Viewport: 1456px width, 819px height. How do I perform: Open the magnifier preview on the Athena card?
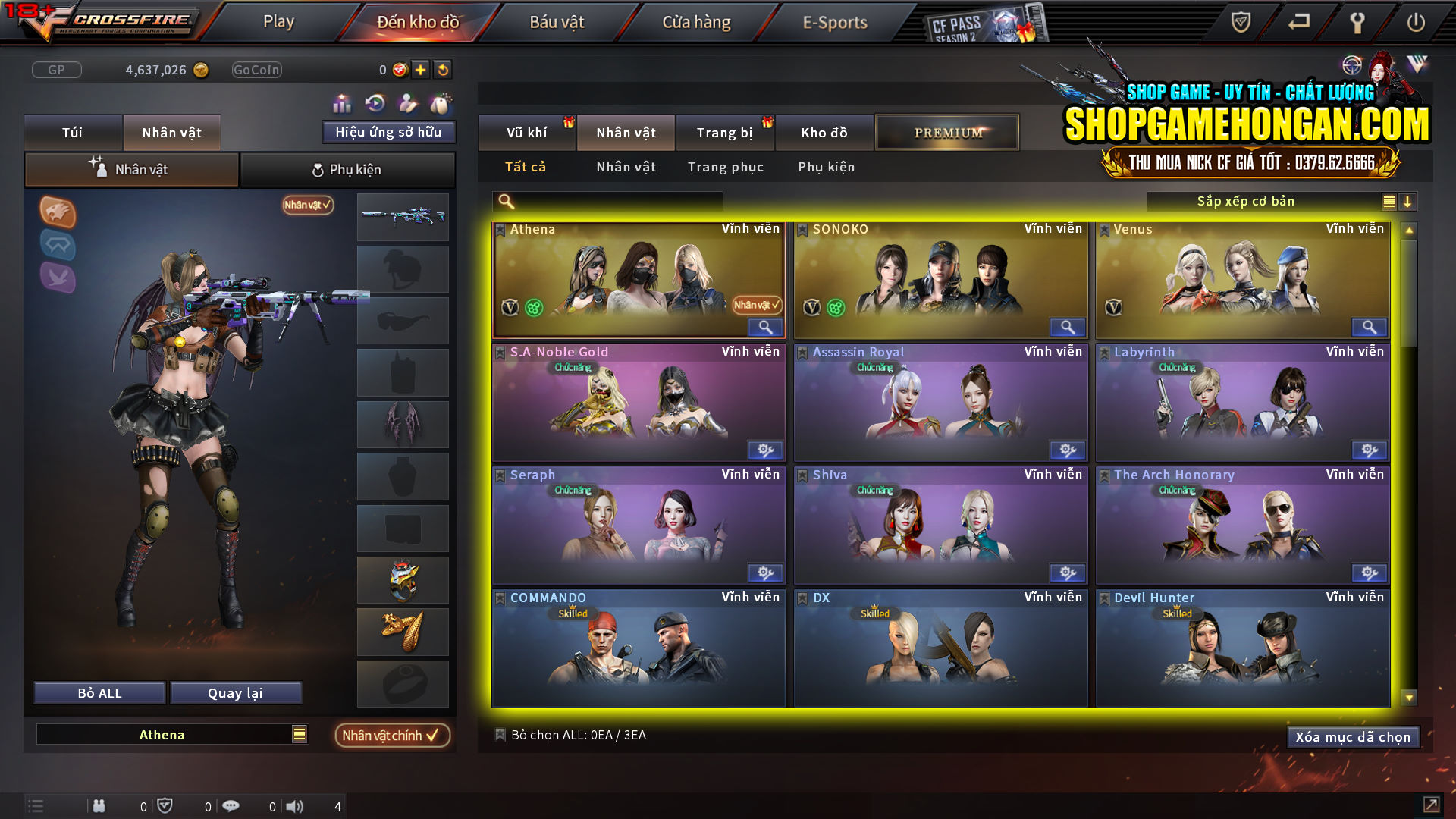pos(765,327)
